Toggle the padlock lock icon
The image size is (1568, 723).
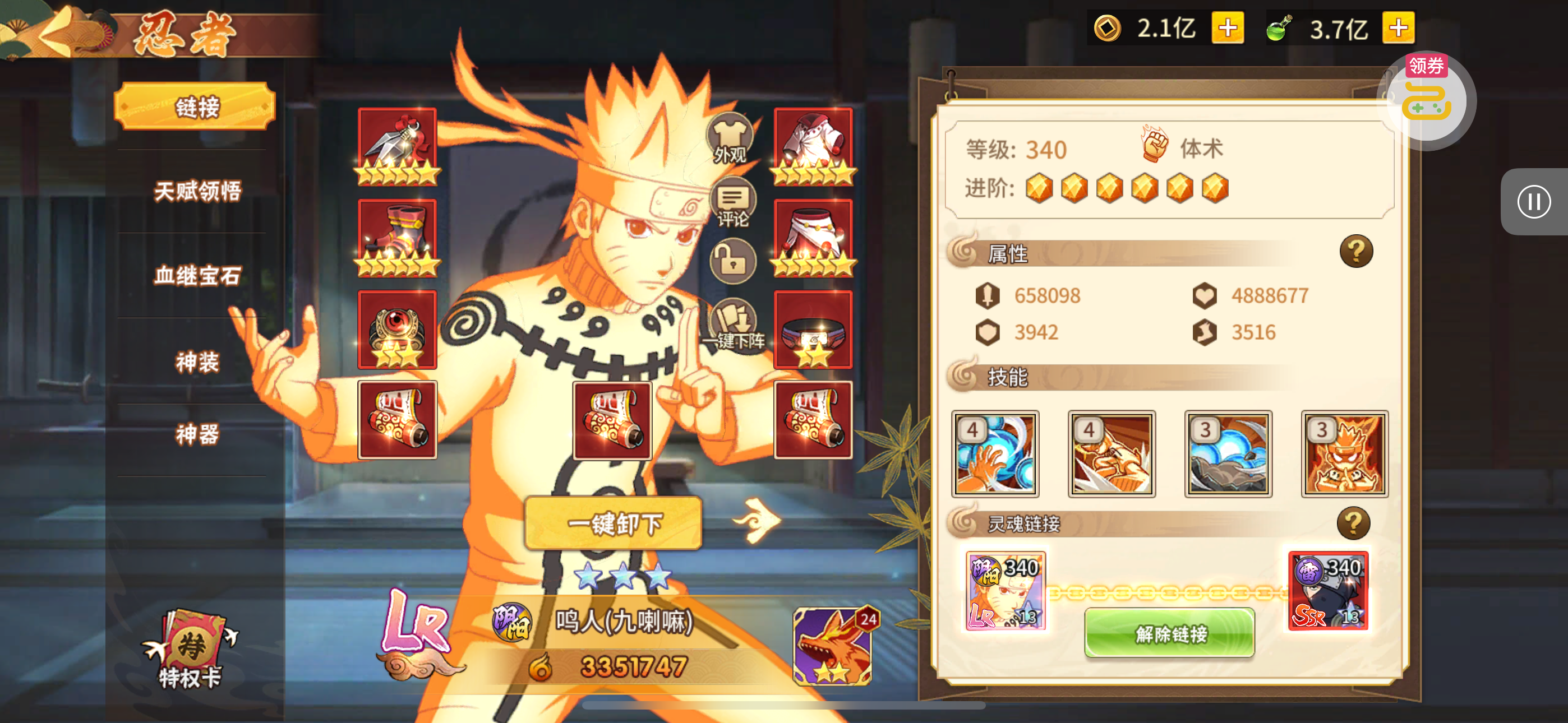coord(733,262)
